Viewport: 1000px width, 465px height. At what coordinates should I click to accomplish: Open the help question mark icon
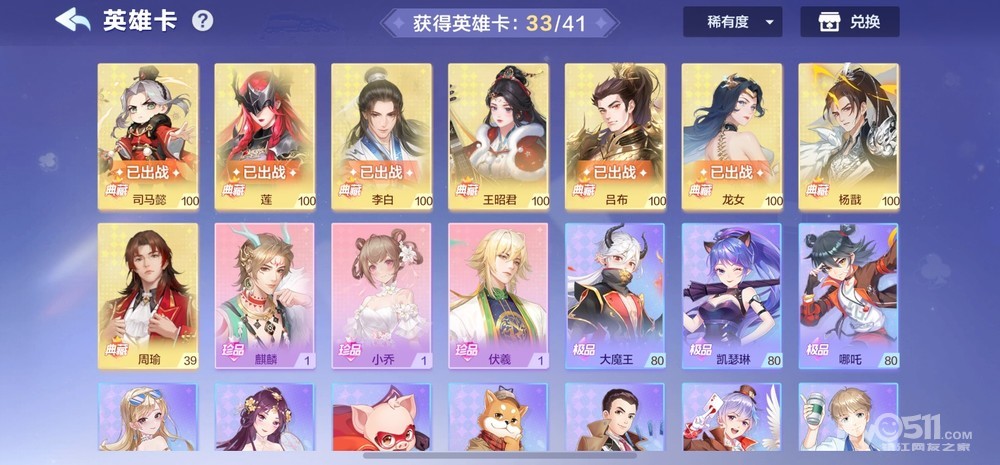[x=202, y=21]
